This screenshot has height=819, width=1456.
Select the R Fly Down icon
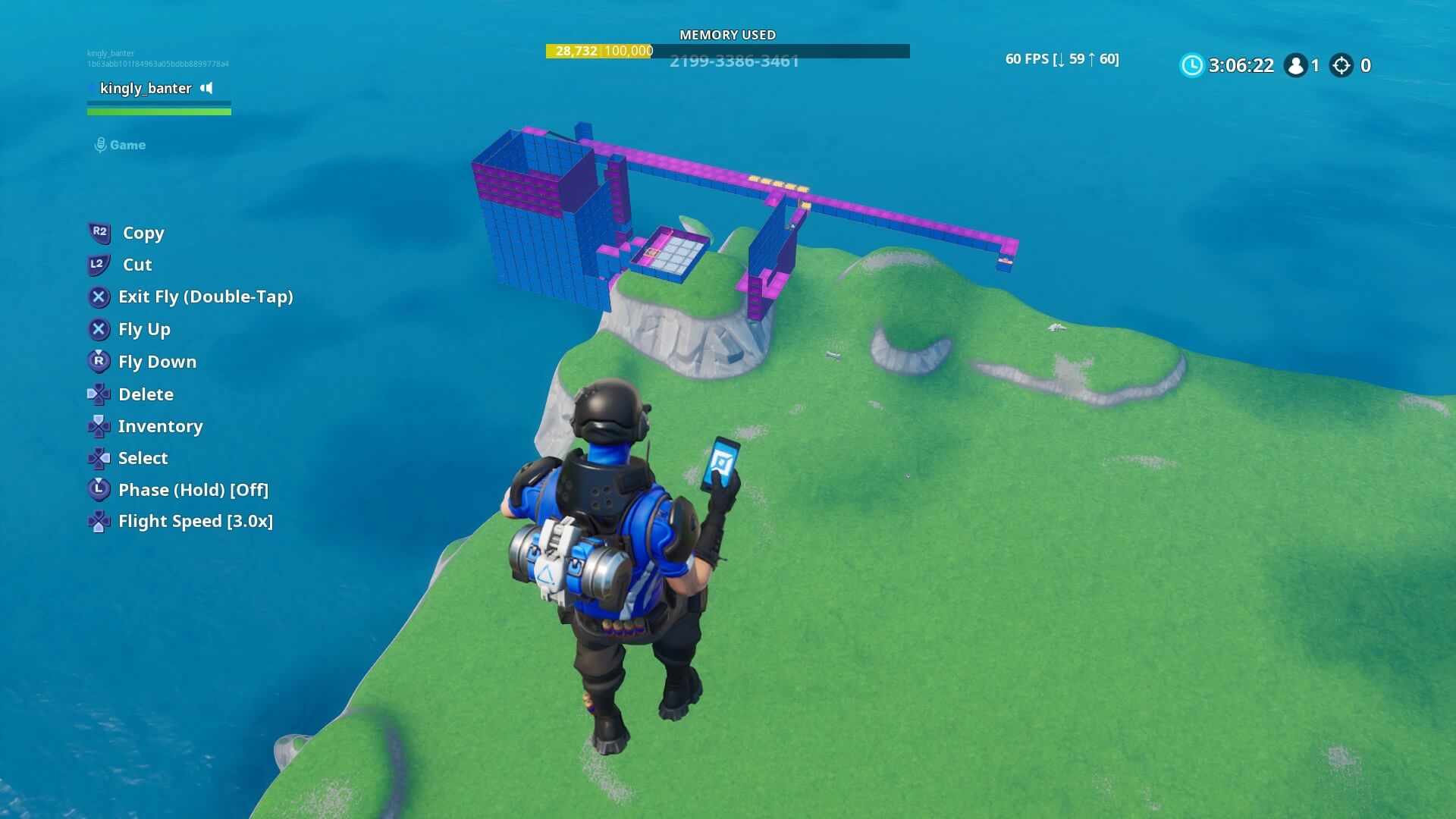point(98,362)
